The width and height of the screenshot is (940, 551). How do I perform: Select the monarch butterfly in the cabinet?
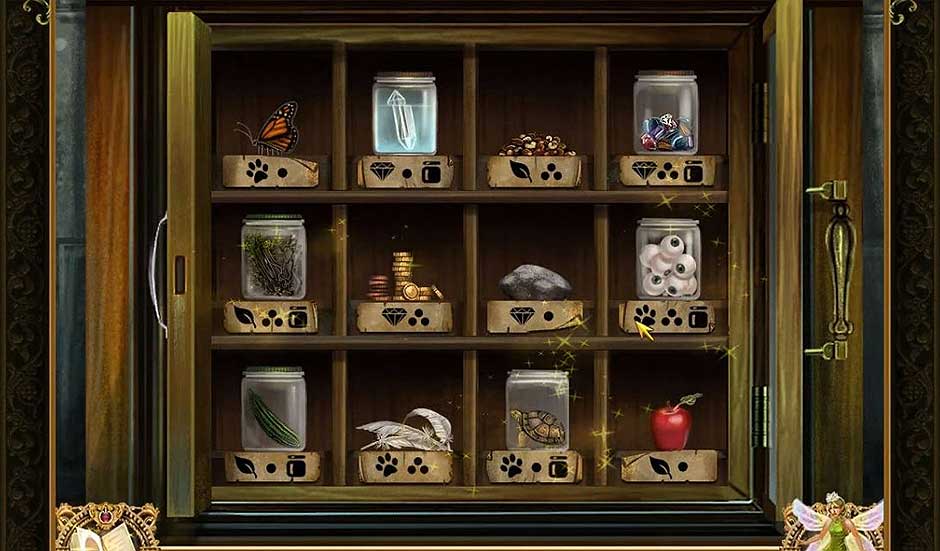pyautogui.click(x=273, y=129)
